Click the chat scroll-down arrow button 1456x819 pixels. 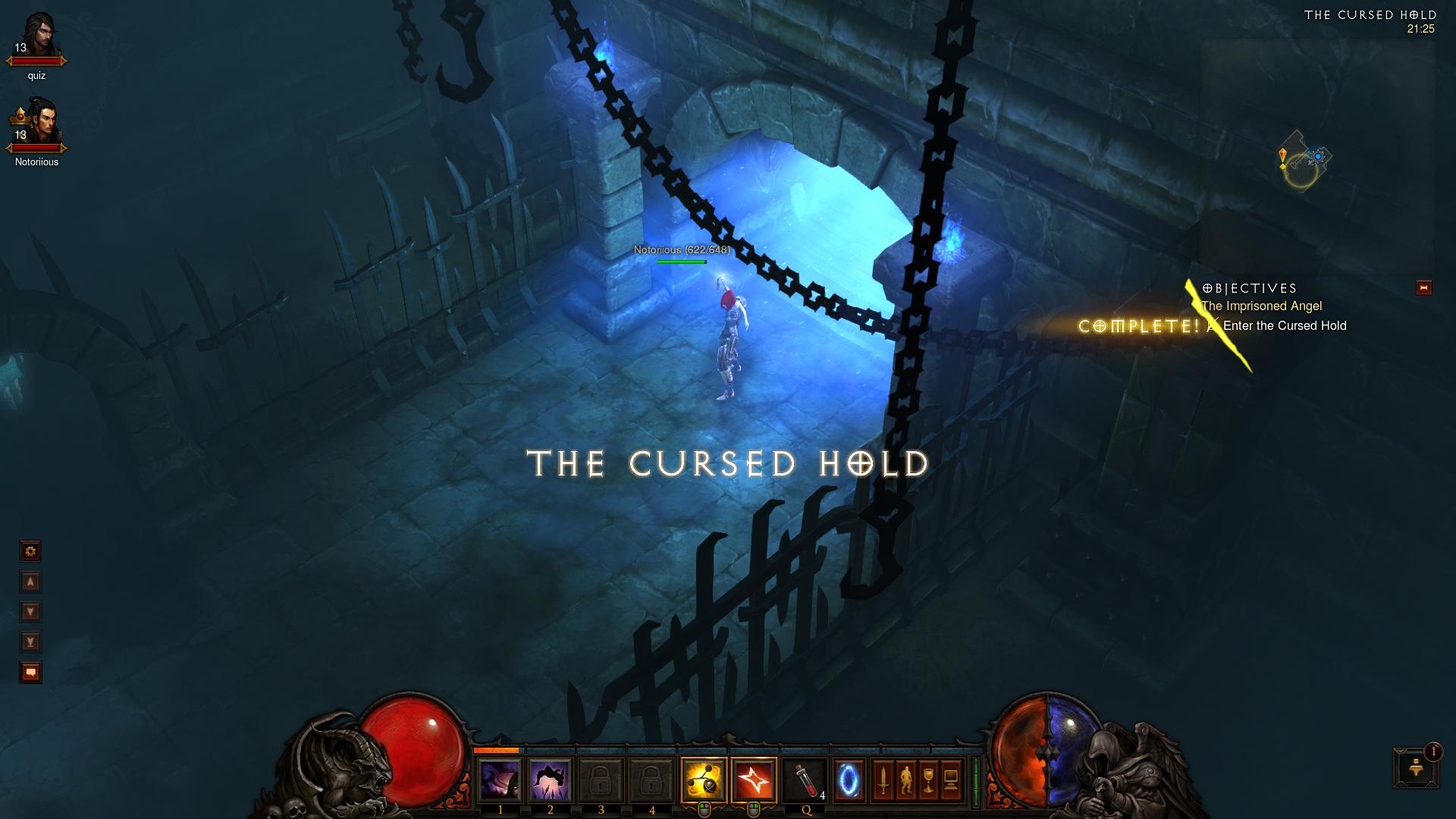[31, 612]
